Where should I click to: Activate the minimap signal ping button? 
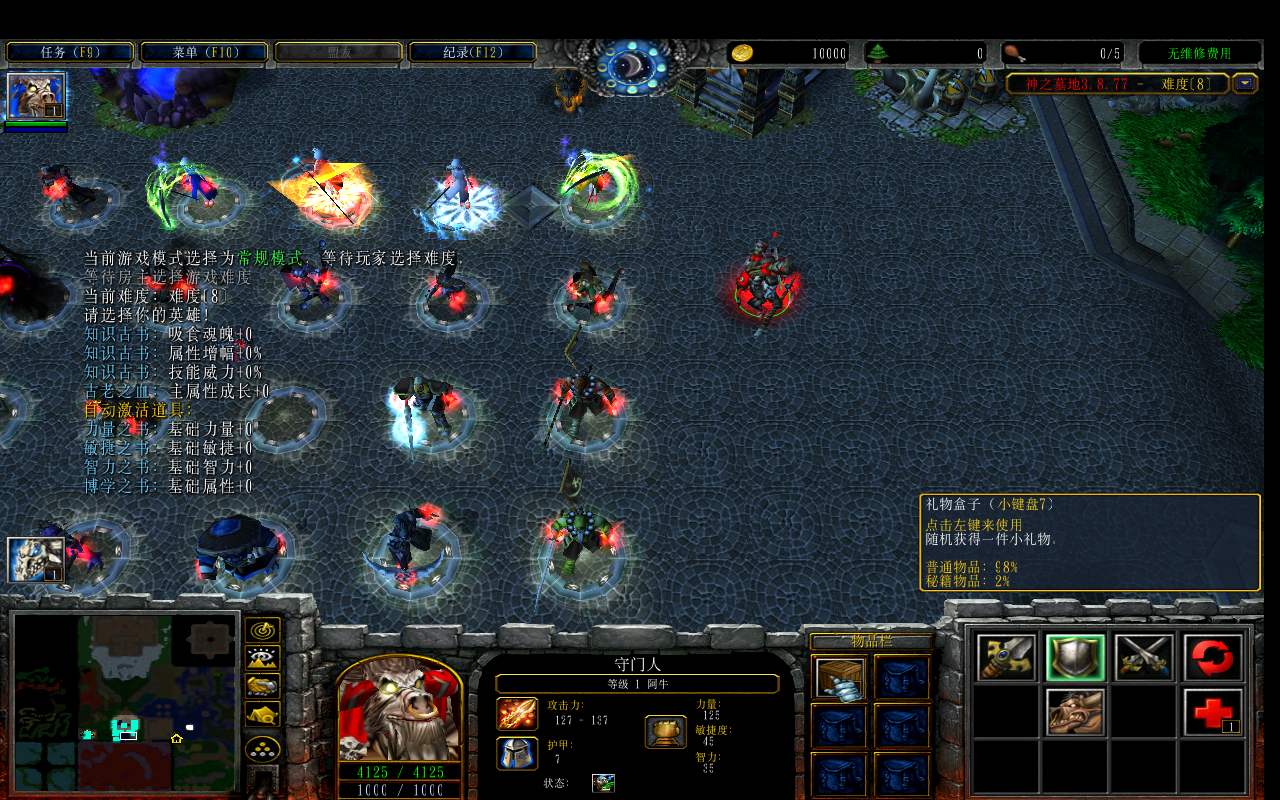[x=262, y=631]
